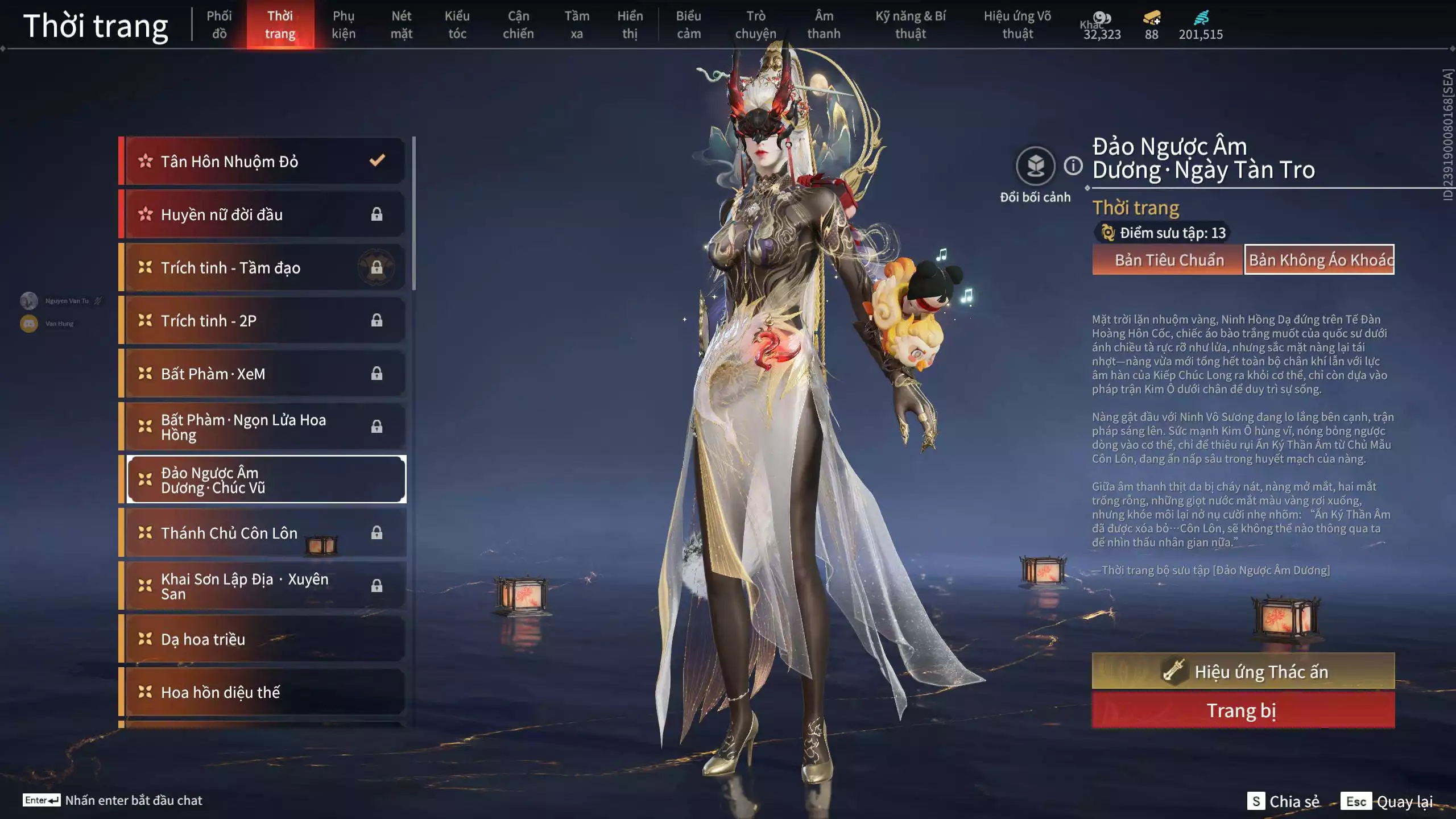Equip outfit with the Trang bị button
1456x819 pixels.
coord(1243,710)
